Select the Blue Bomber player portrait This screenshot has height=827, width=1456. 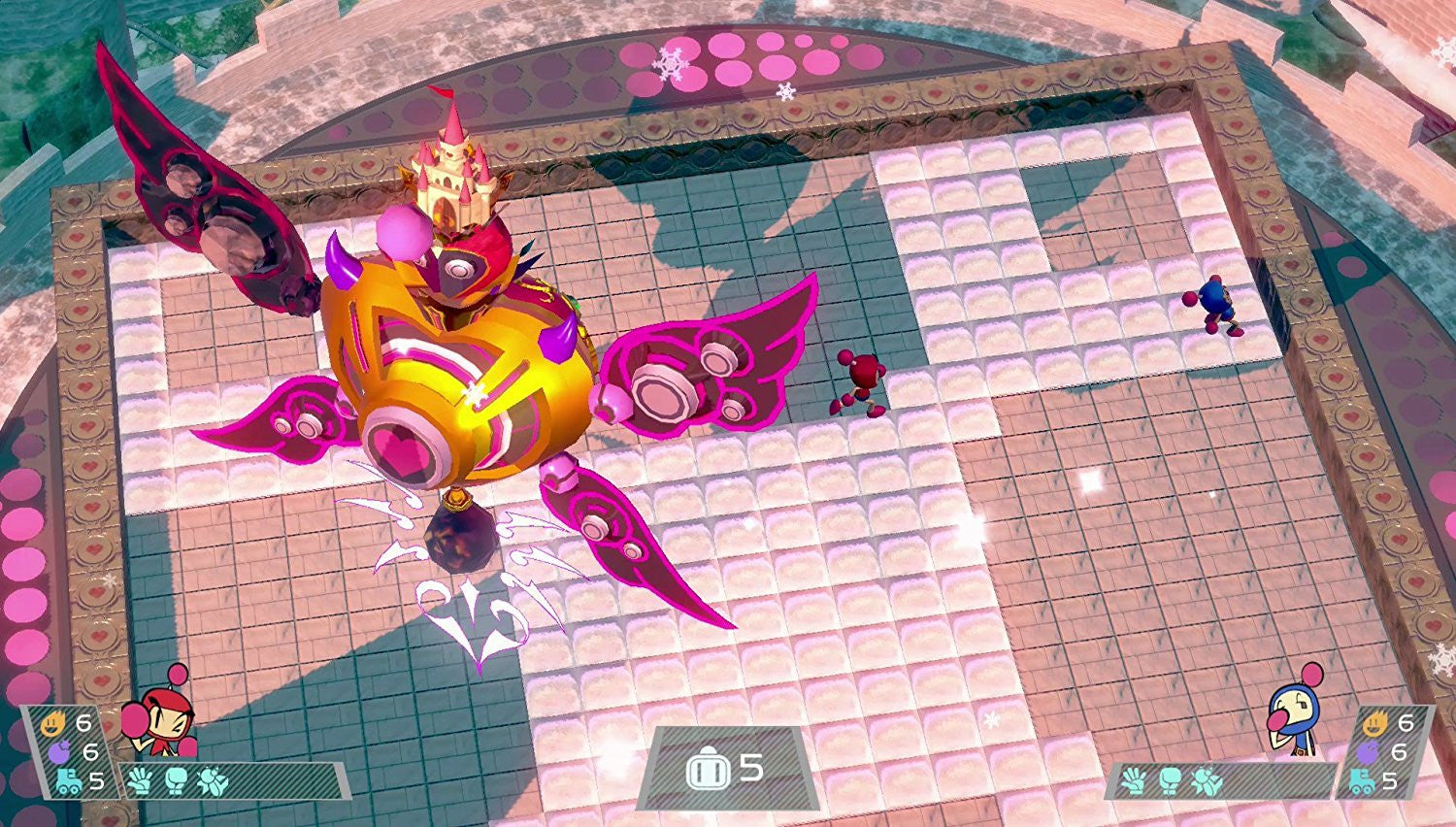pyautogui.click(x=1296, y=718)
